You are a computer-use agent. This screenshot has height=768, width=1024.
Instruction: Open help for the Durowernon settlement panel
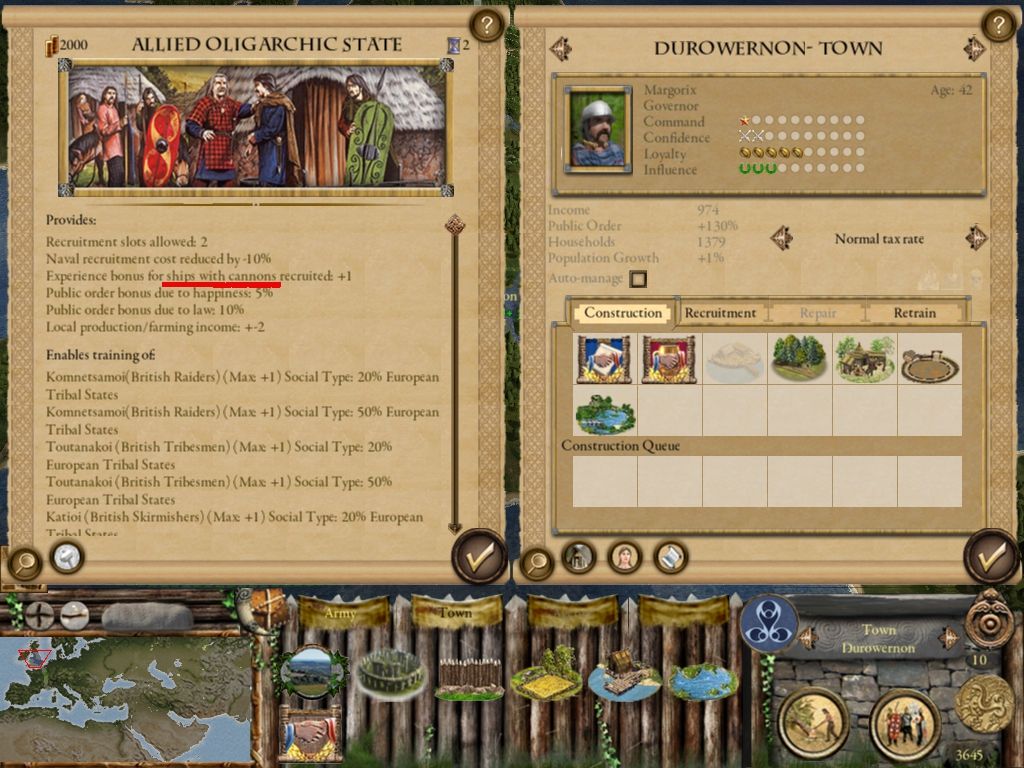[998, 25]
